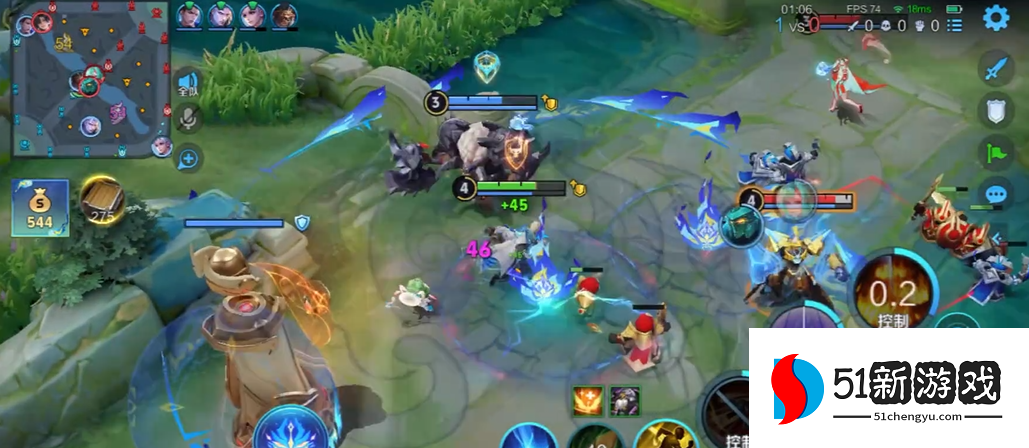Open the quick chat plus bubble
Image resolution: width=1029 pixels, height=448 pixels.
coord(188,156)
